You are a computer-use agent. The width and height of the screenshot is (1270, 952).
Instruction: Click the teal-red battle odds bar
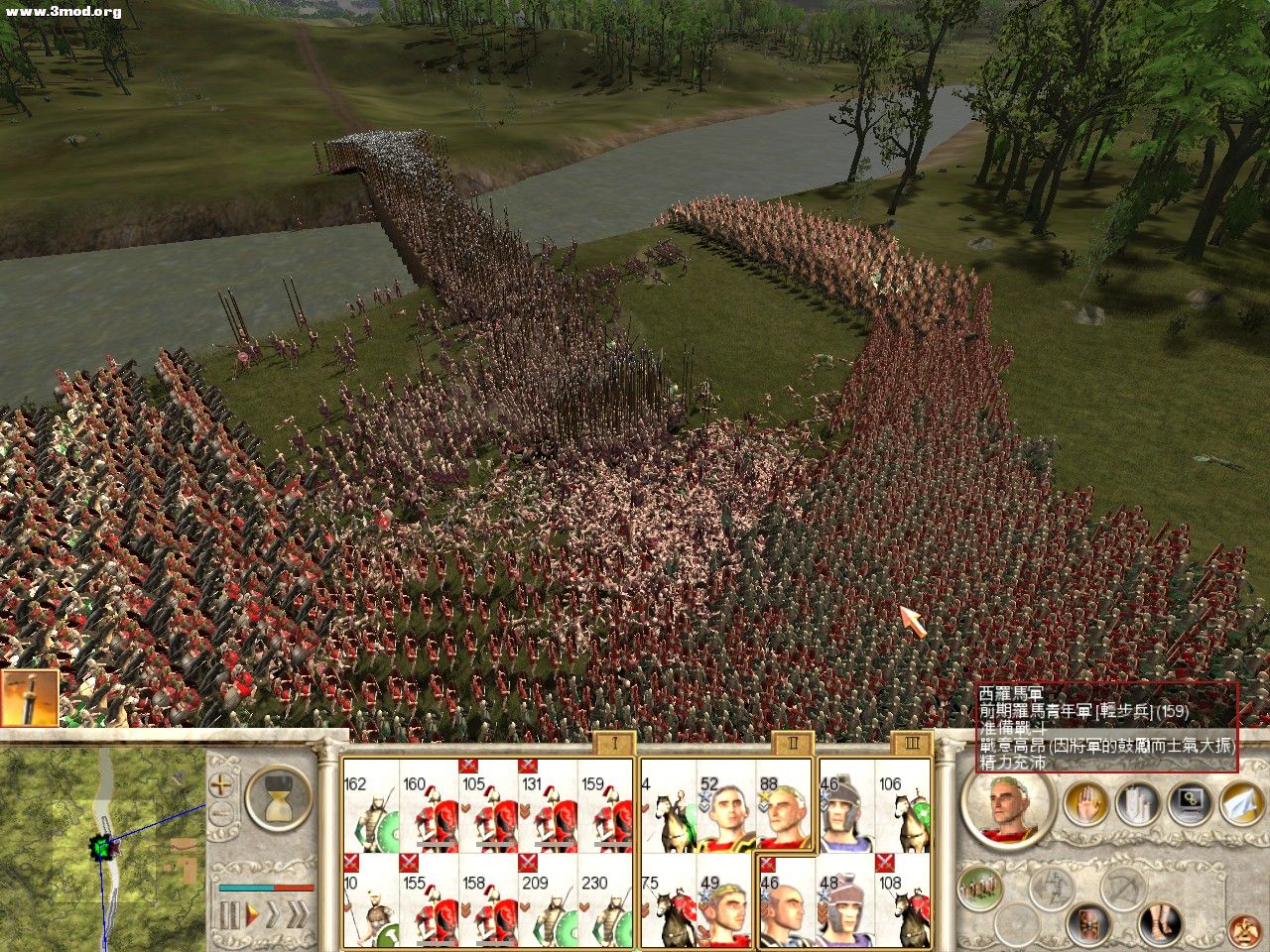pyautogui.click(x=267, y=887)
